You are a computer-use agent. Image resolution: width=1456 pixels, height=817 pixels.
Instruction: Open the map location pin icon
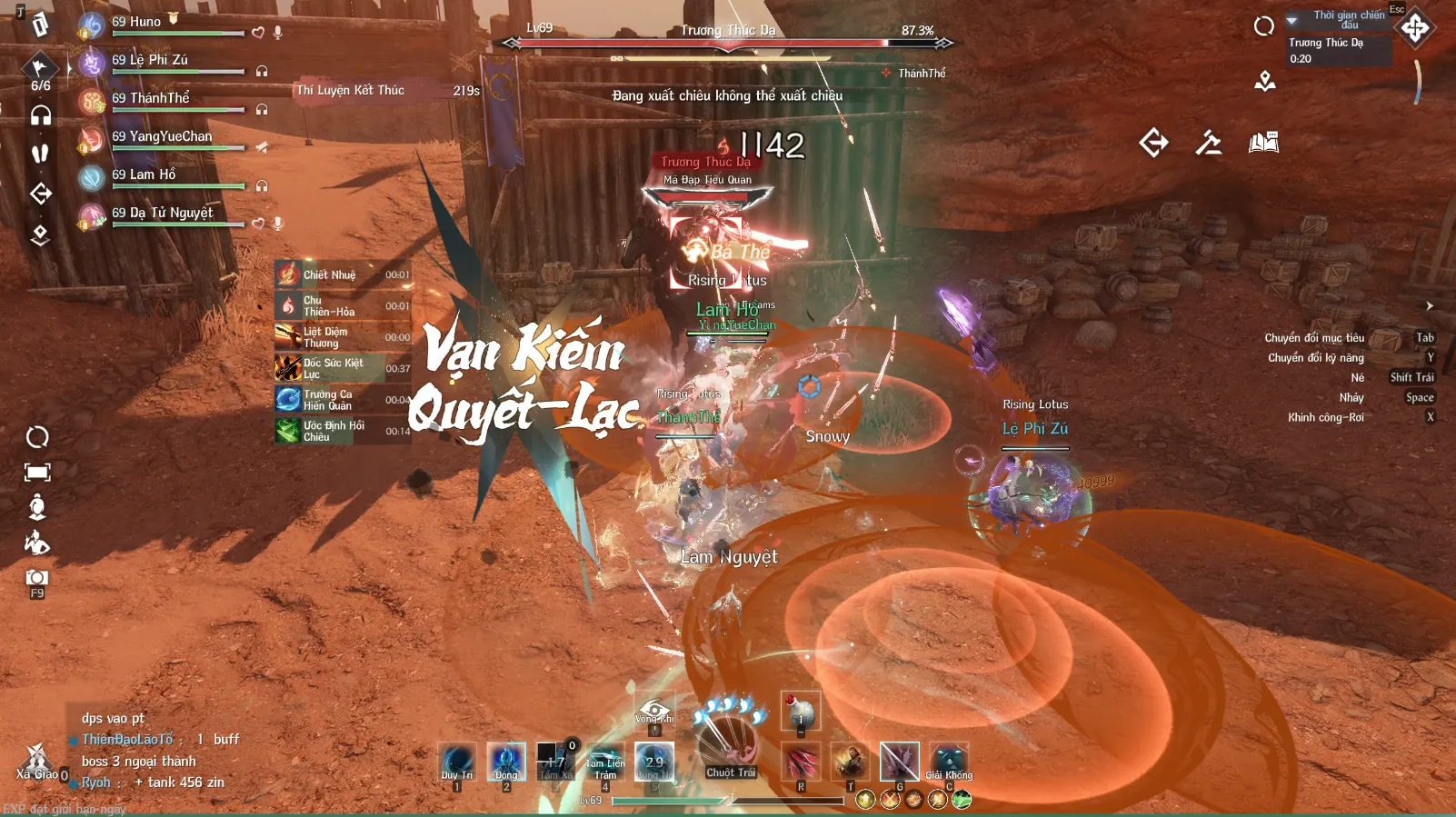[x=1264, y=82]
